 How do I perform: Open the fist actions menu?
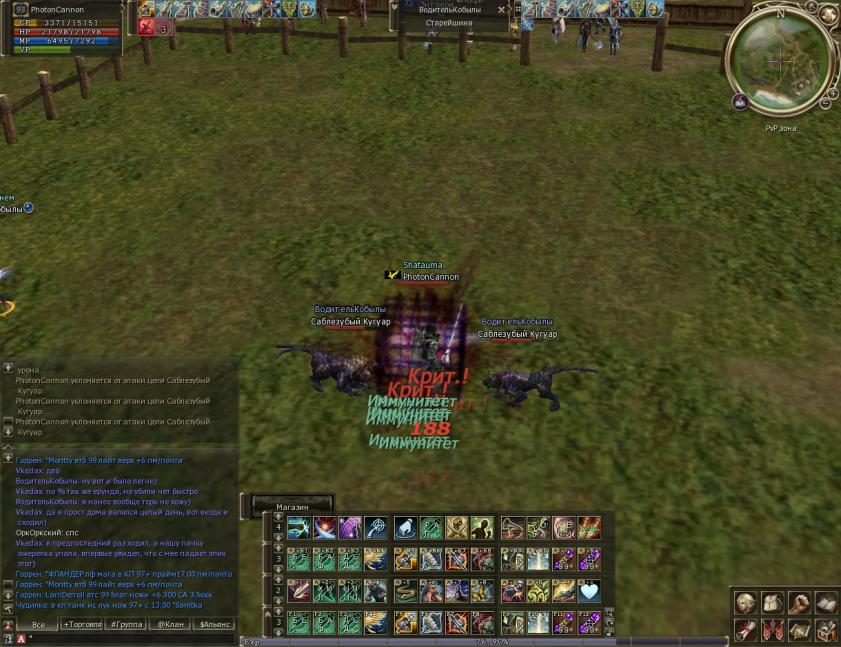tap(798, 603)
